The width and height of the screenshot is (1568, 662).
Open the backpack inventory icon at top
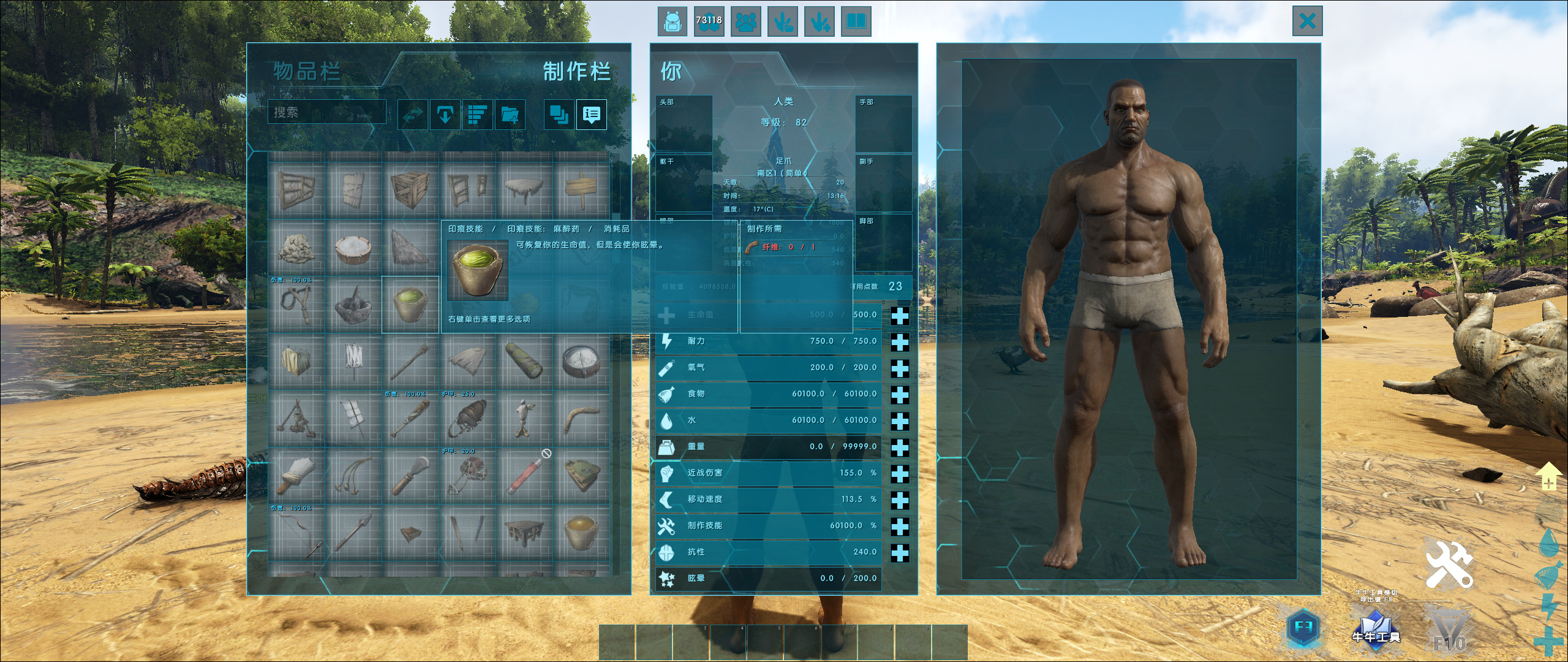[672, 22]
